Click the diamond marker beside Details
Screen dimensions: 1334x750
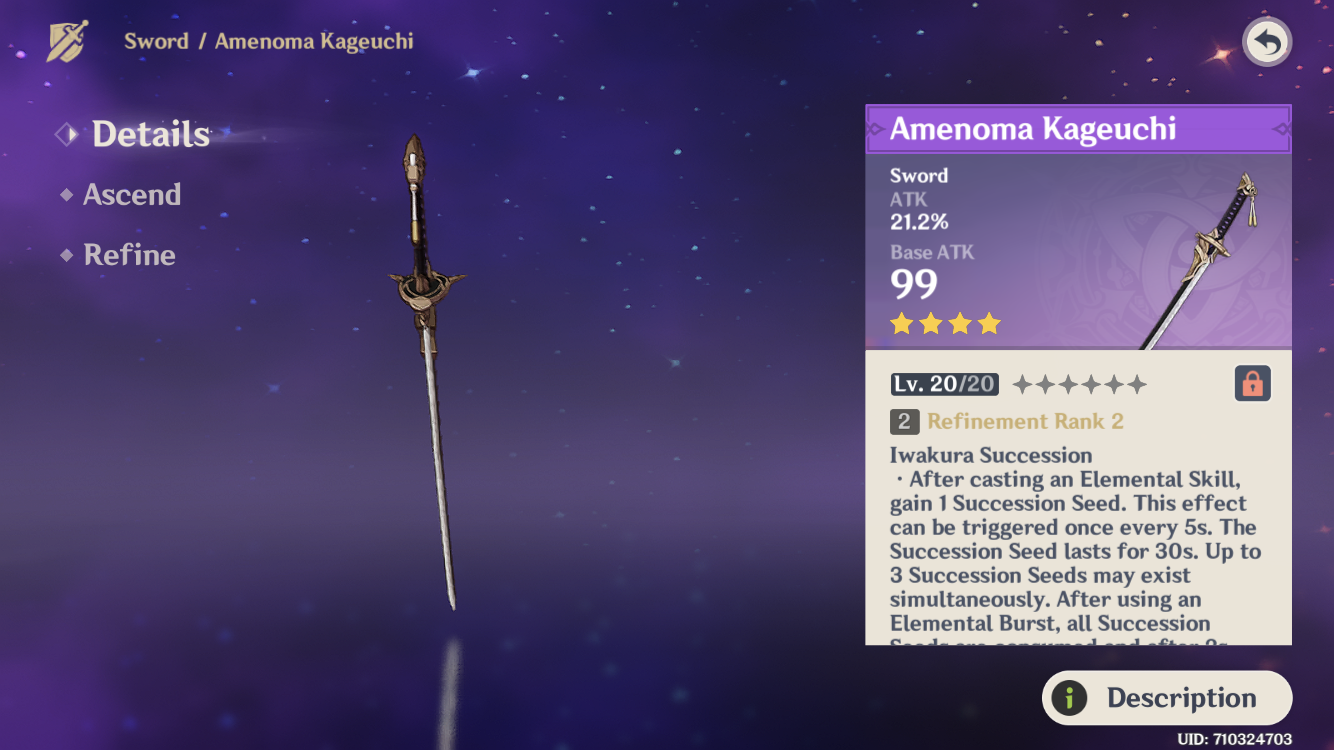pyautogui.click(x=66, y=133)
